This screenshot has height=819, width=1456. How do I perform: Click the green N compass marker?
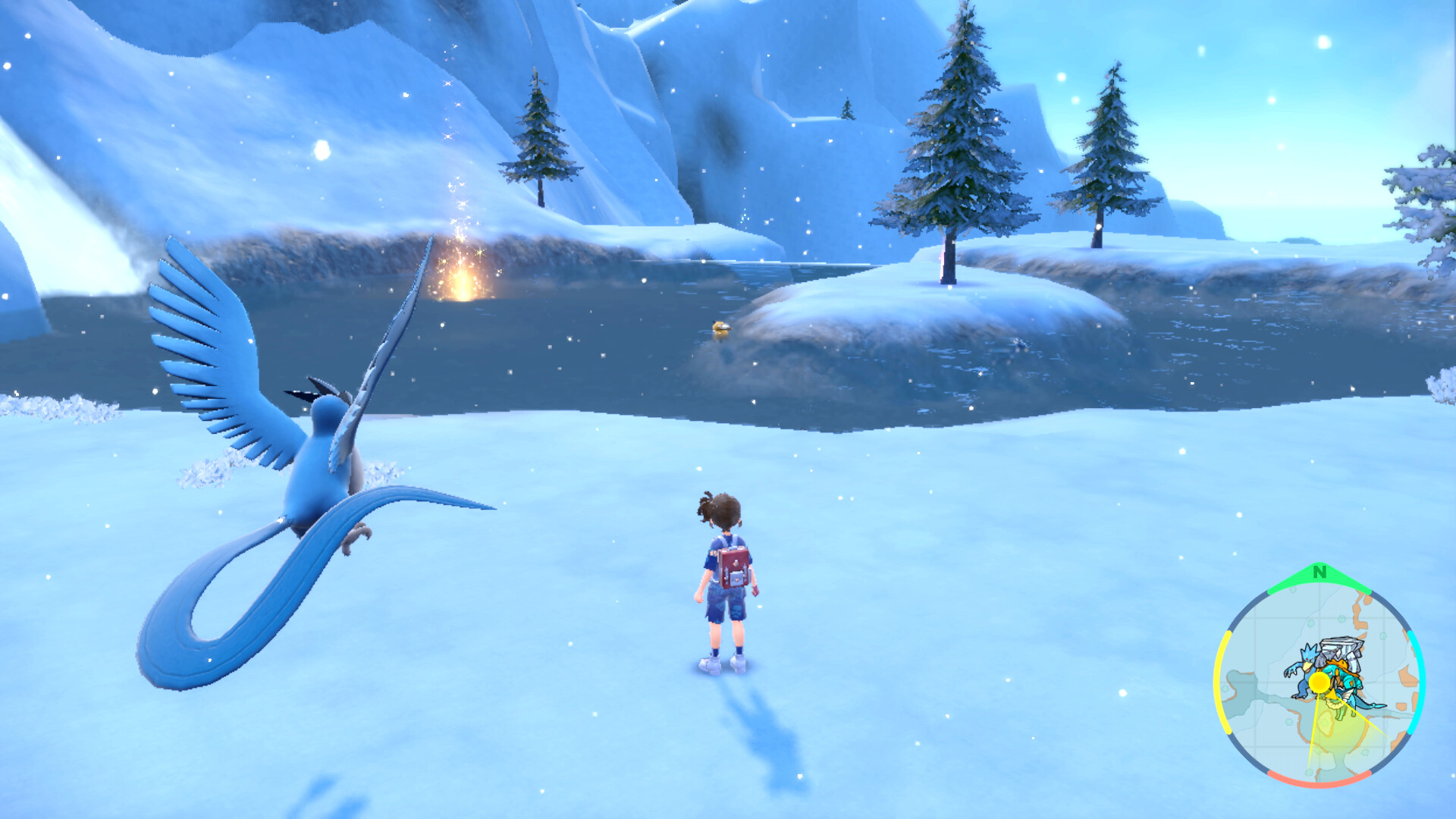tap(1319, 573)
